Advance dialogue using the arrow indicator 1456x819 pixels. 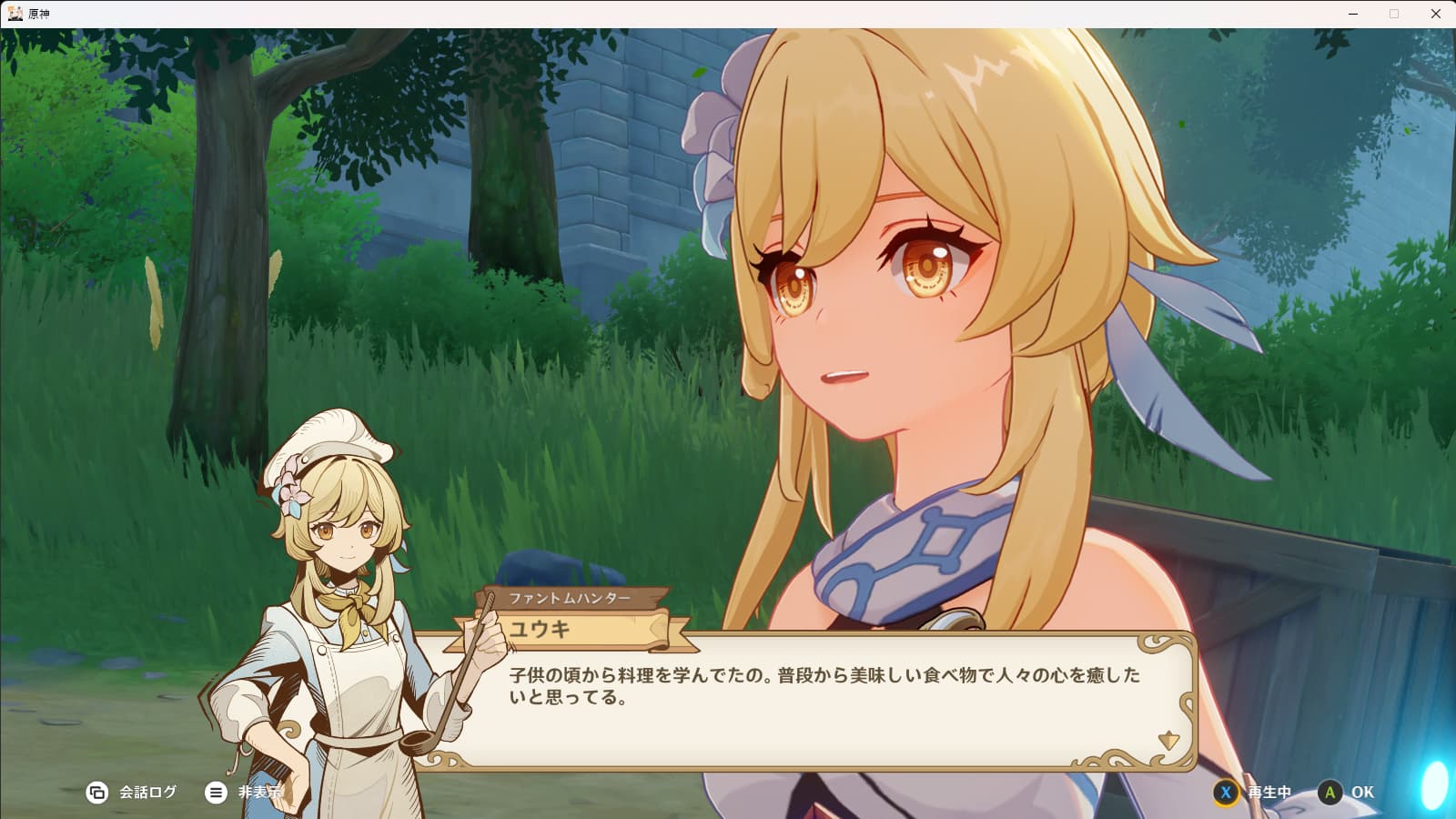click(1168, 741)
